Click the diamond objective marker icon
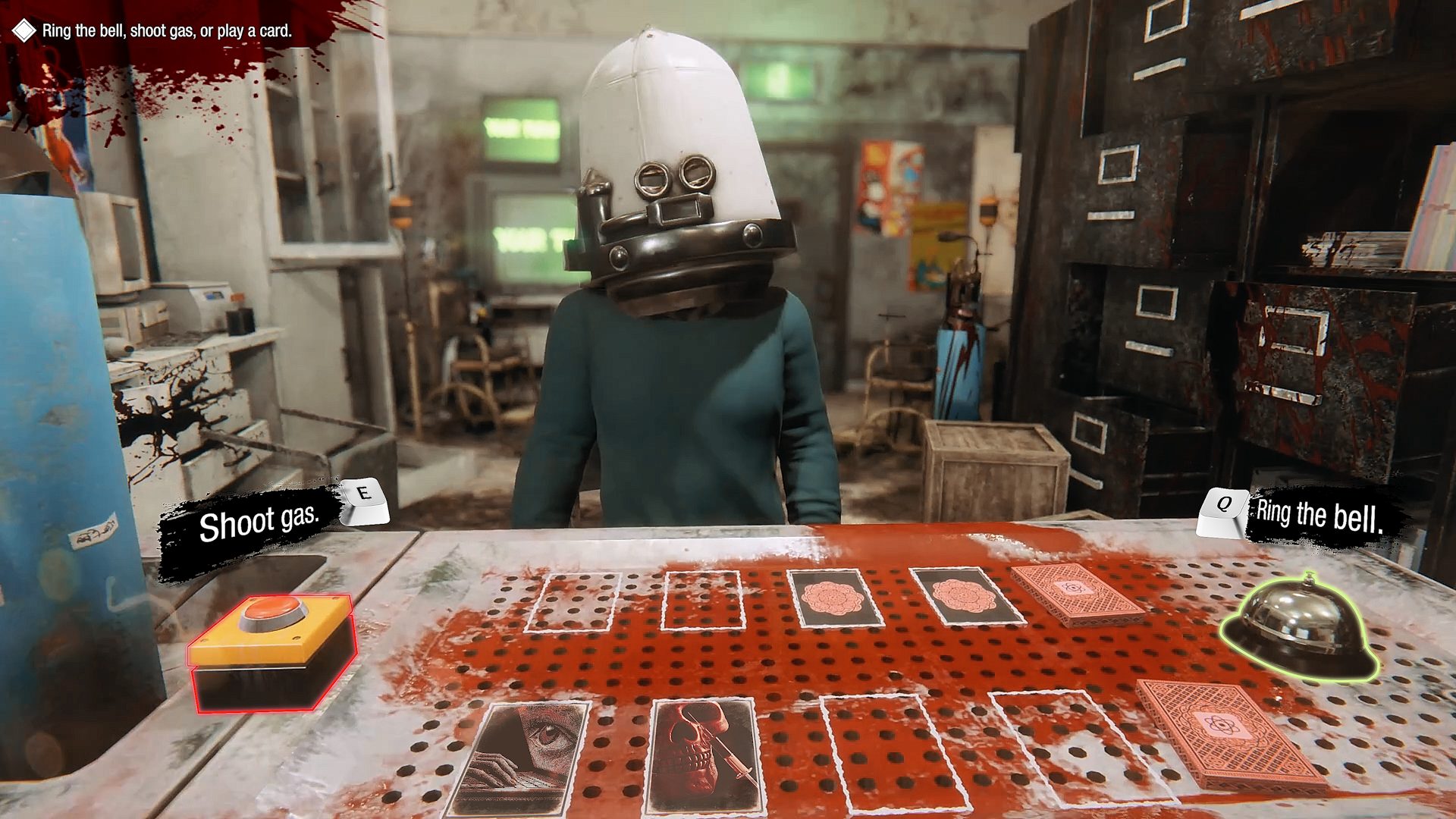 tap(24, 32)
